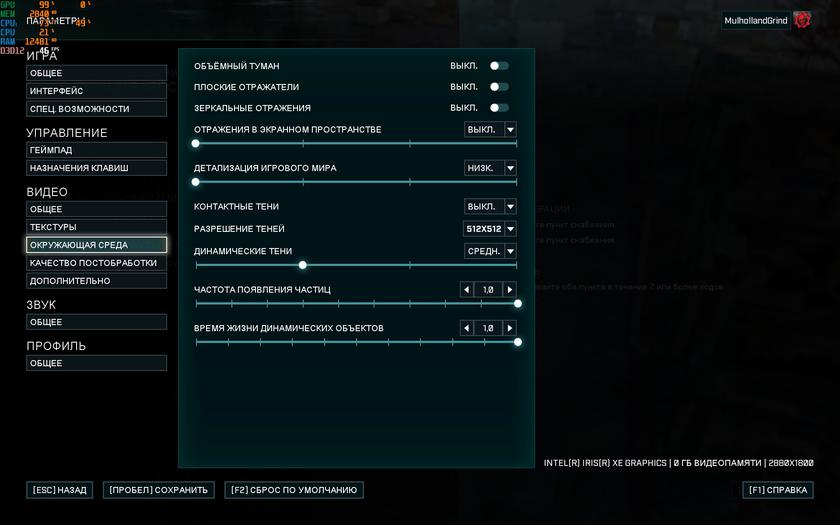The image size is (840, 525).
Task: Reset settings with СБРОС ПО УМОЛЧАНИЮ
Action: pos(294,490)
